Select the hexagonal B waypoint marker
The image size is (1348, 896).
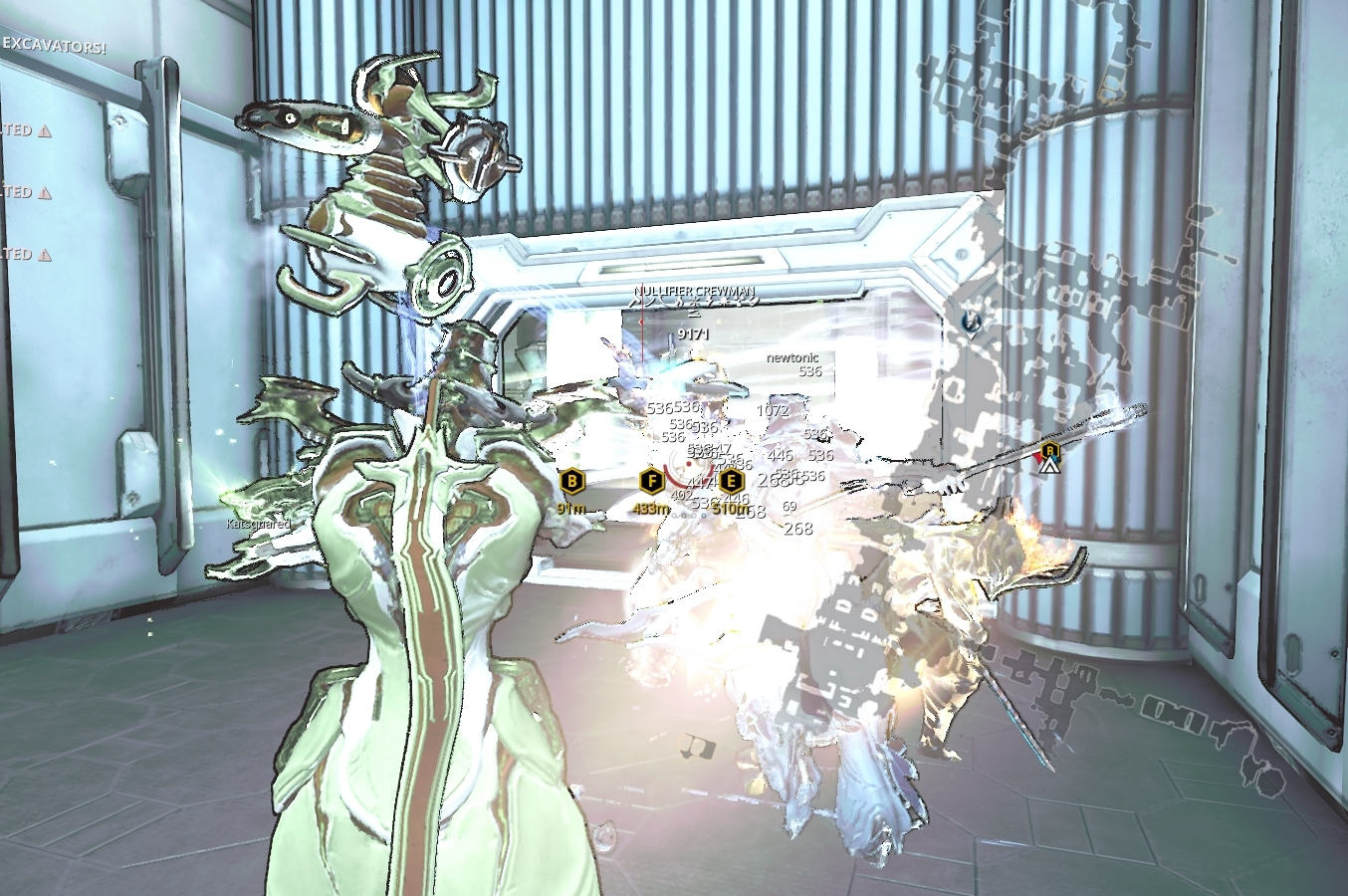click(572, 483)
